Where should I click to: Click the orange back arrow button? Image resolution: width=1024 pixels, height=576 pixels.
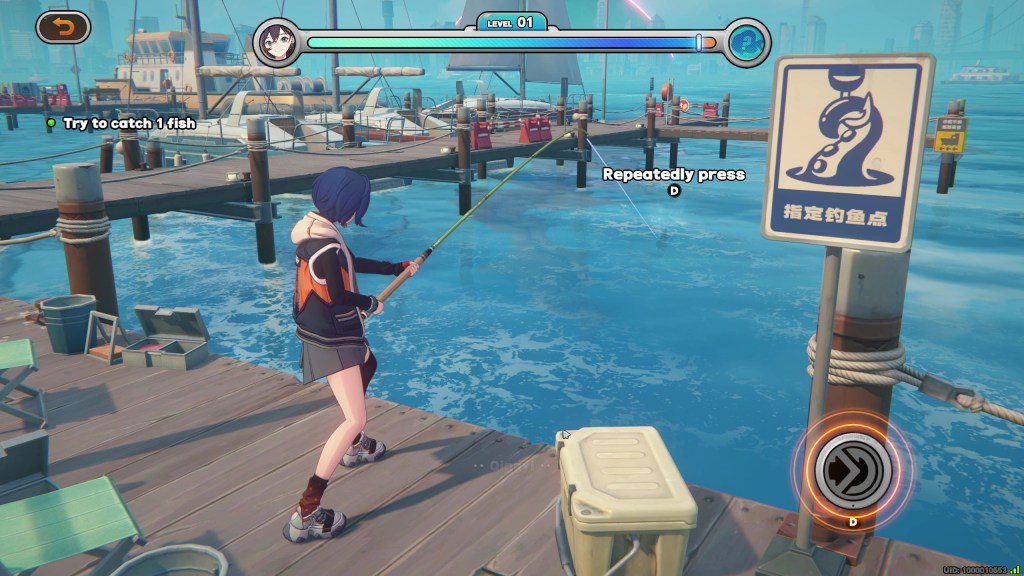pos(63,27)
